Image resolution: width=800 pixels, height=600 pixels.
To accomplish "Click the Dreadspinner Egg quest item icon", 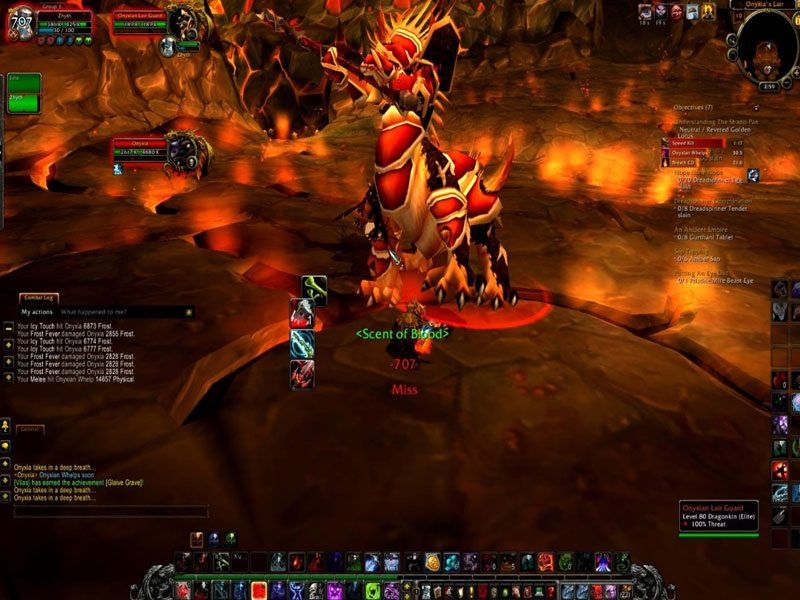I will pos(753,175).
